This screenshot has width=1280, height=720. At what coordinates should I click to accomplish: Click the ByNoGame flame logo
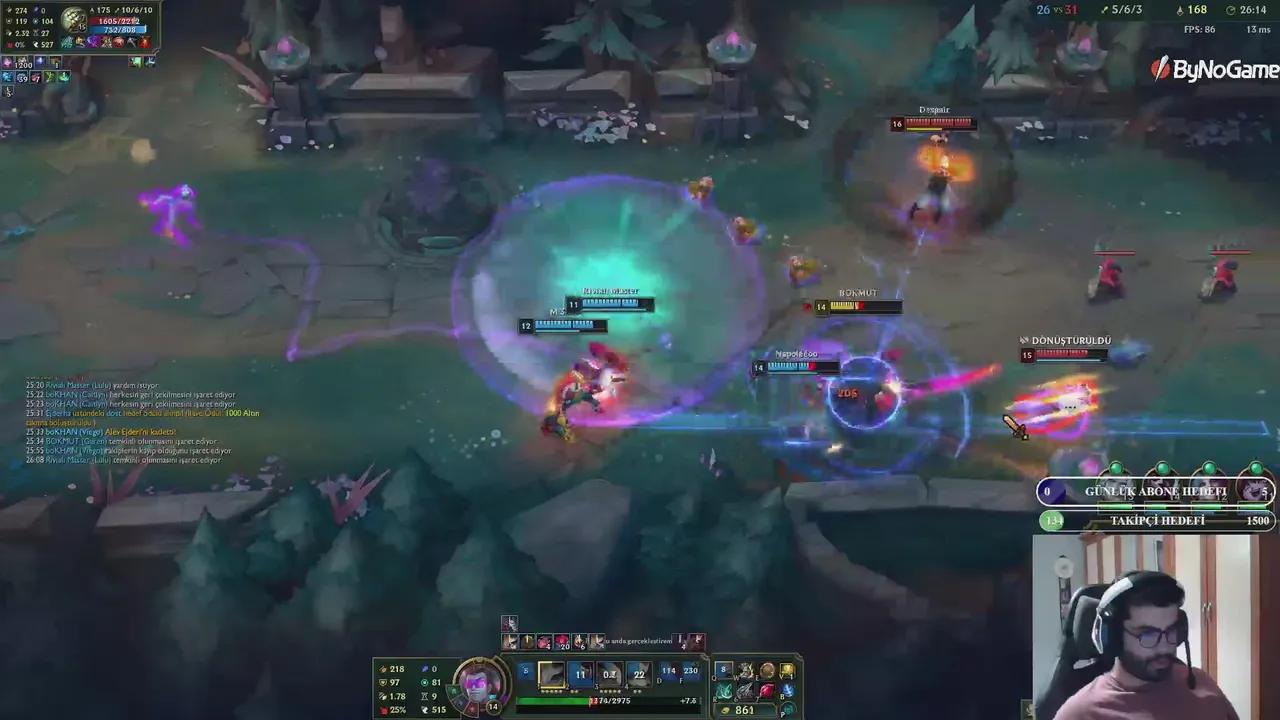pyautogui.click(x=1161, y=68)
